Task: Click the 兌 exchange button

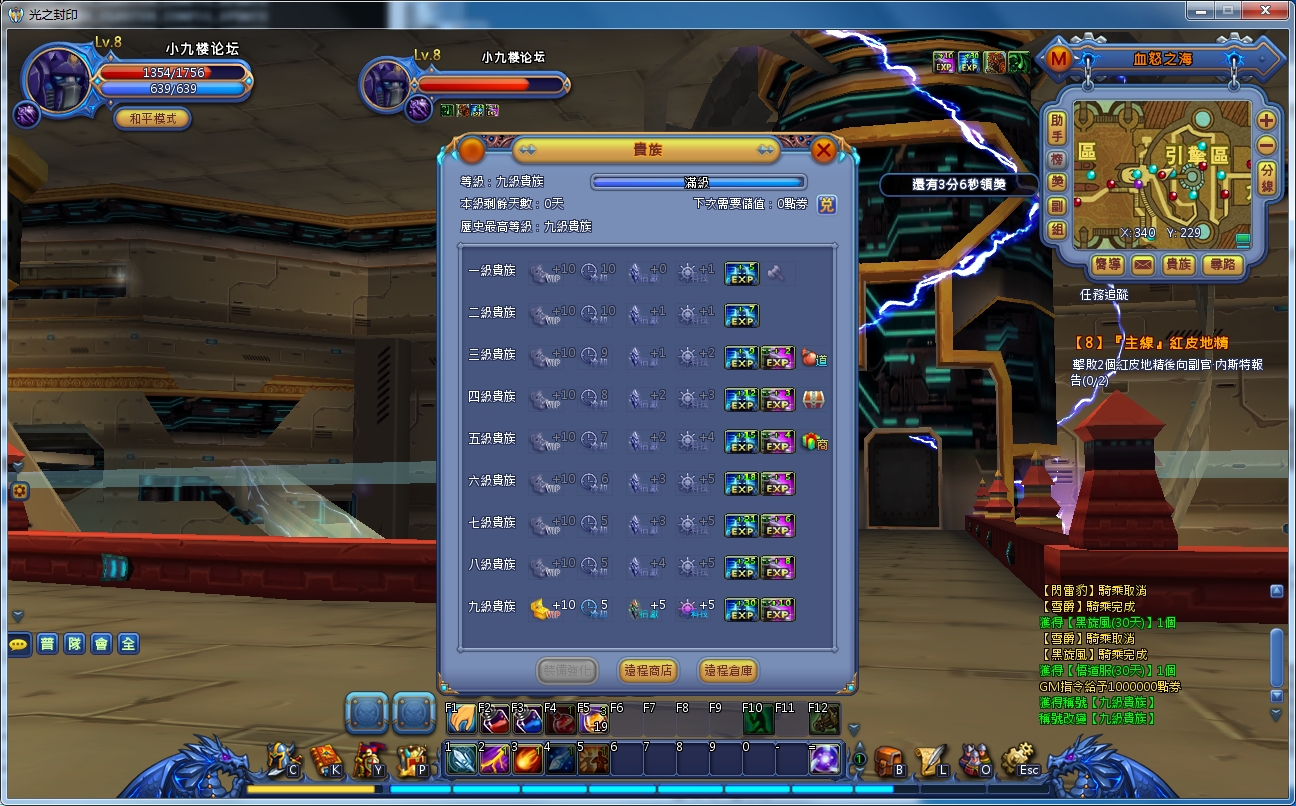Action: coord(827,204)
